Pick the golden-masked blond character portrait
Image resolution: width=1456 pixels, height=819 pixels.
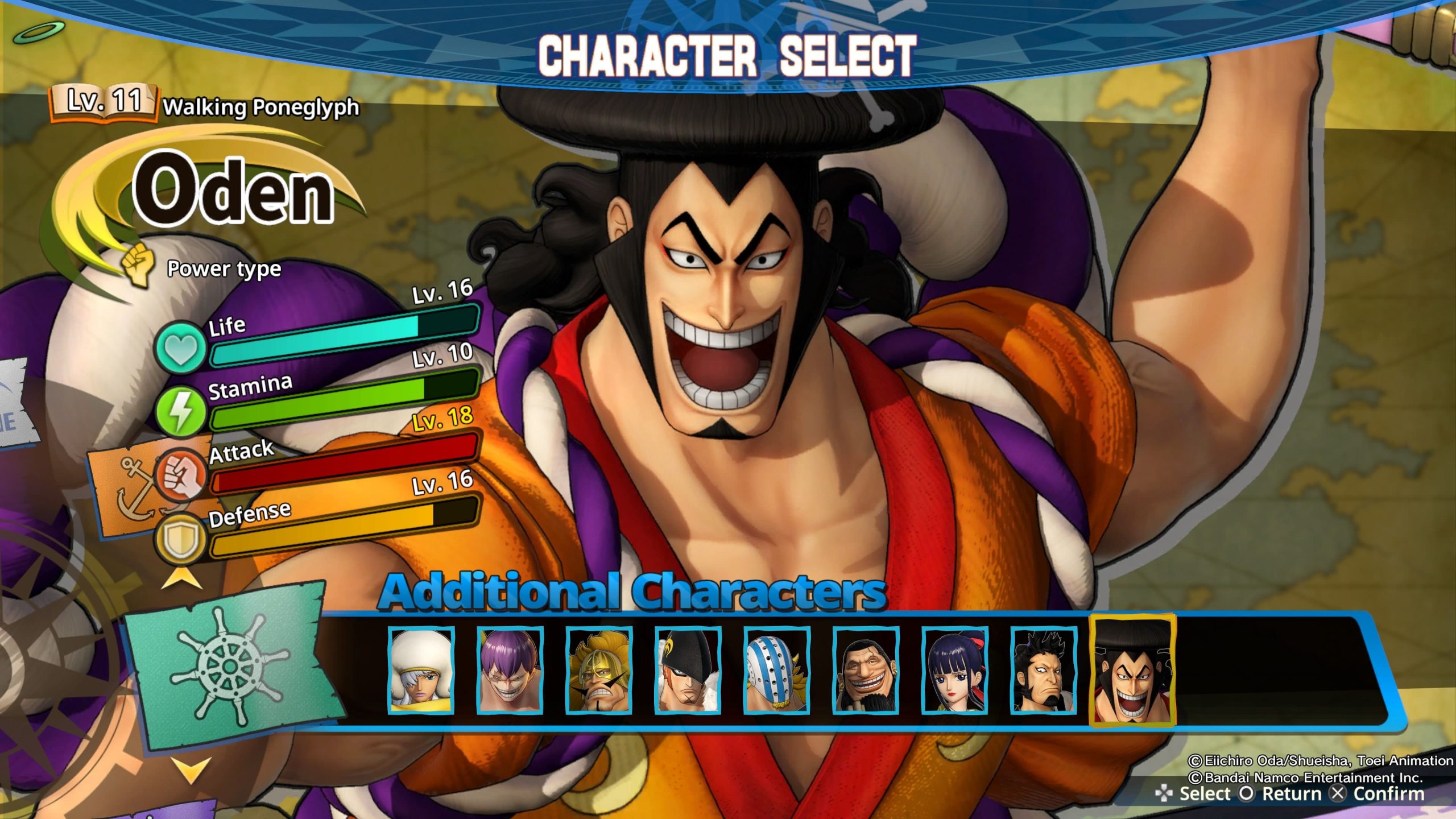pyautogui.click(x=599, y=670)
